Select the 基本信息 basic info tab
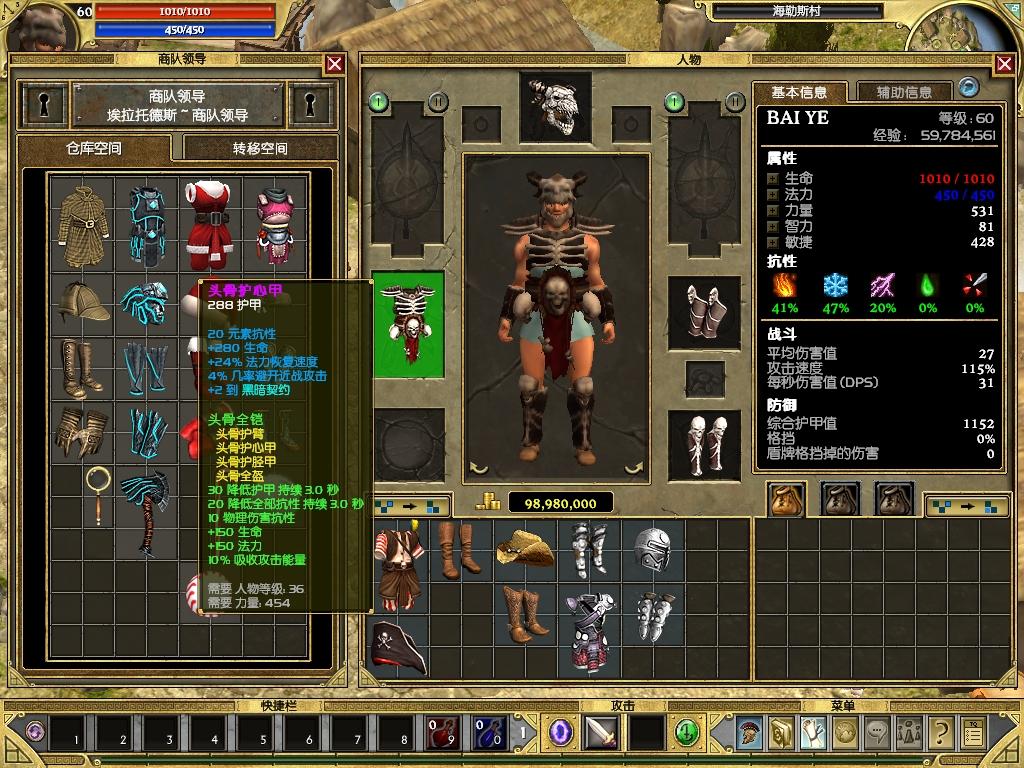 799,92
